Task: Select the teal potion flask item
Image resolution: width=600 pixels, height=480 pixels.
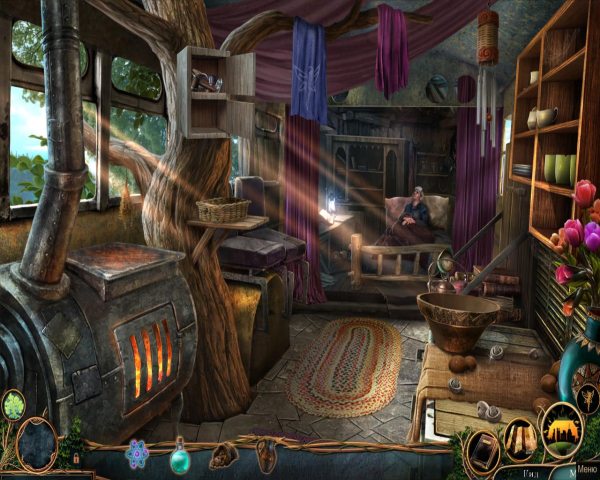Action: 181,456
